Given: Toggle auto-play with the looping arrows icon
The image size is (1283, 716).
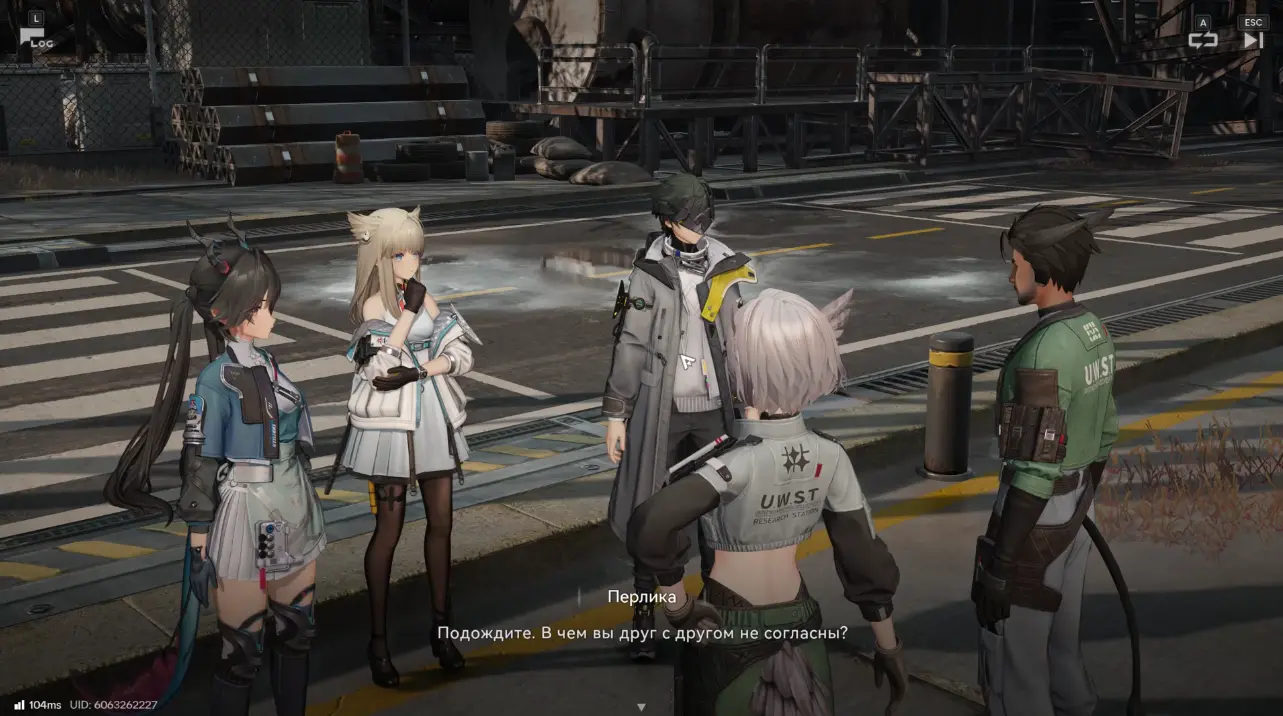Looking at the screenshot, I should click(1202, 40).
